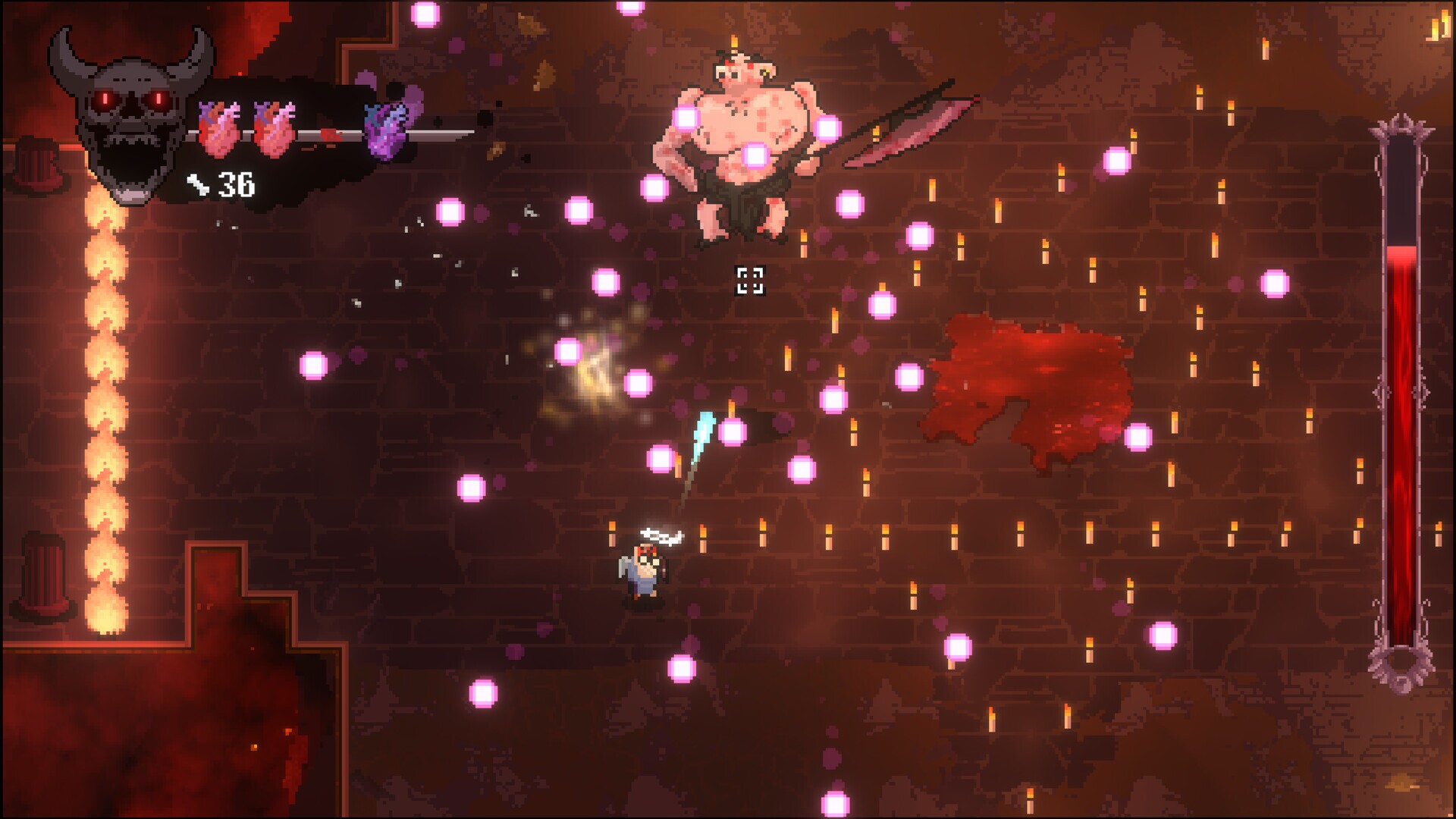The image size is (1456, 819).
Task: Click the flame pillar on the left wall
Action: [x=106, y=379]
